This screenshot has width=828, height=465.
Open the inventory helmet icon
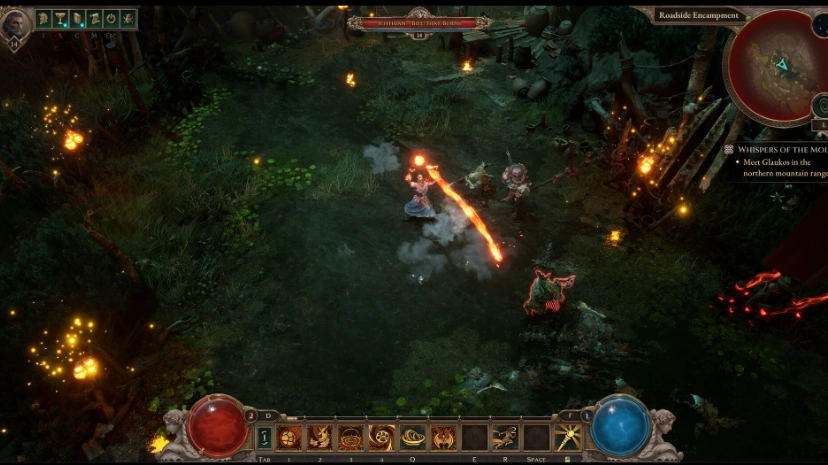pyautogui.click(x=44, y=18)
